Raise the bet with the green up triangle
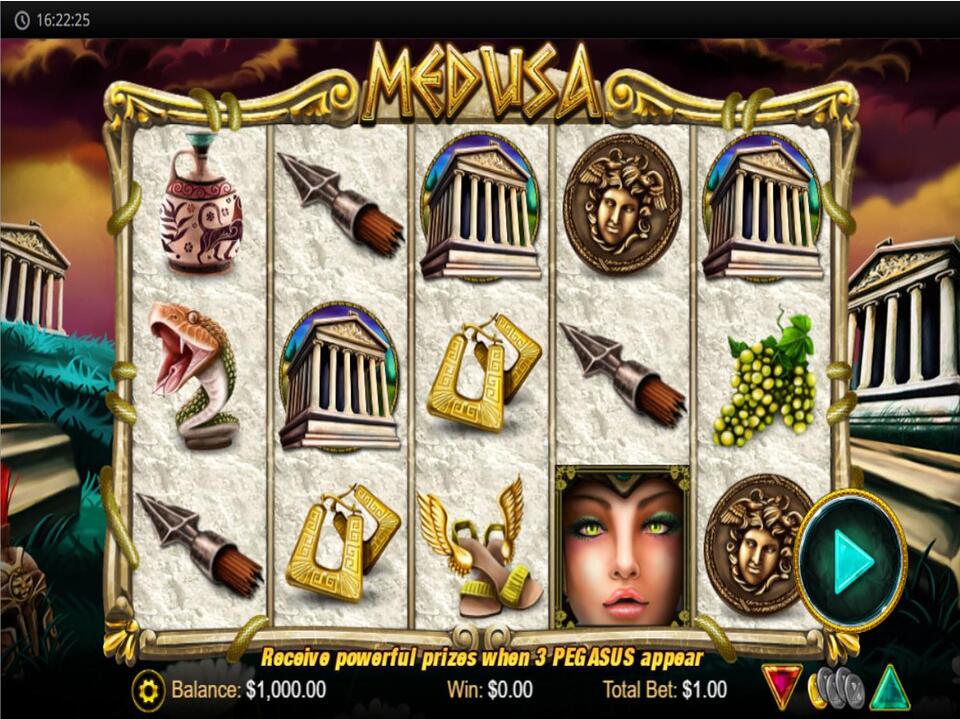The image size is (960, 719). click(888, 687)
